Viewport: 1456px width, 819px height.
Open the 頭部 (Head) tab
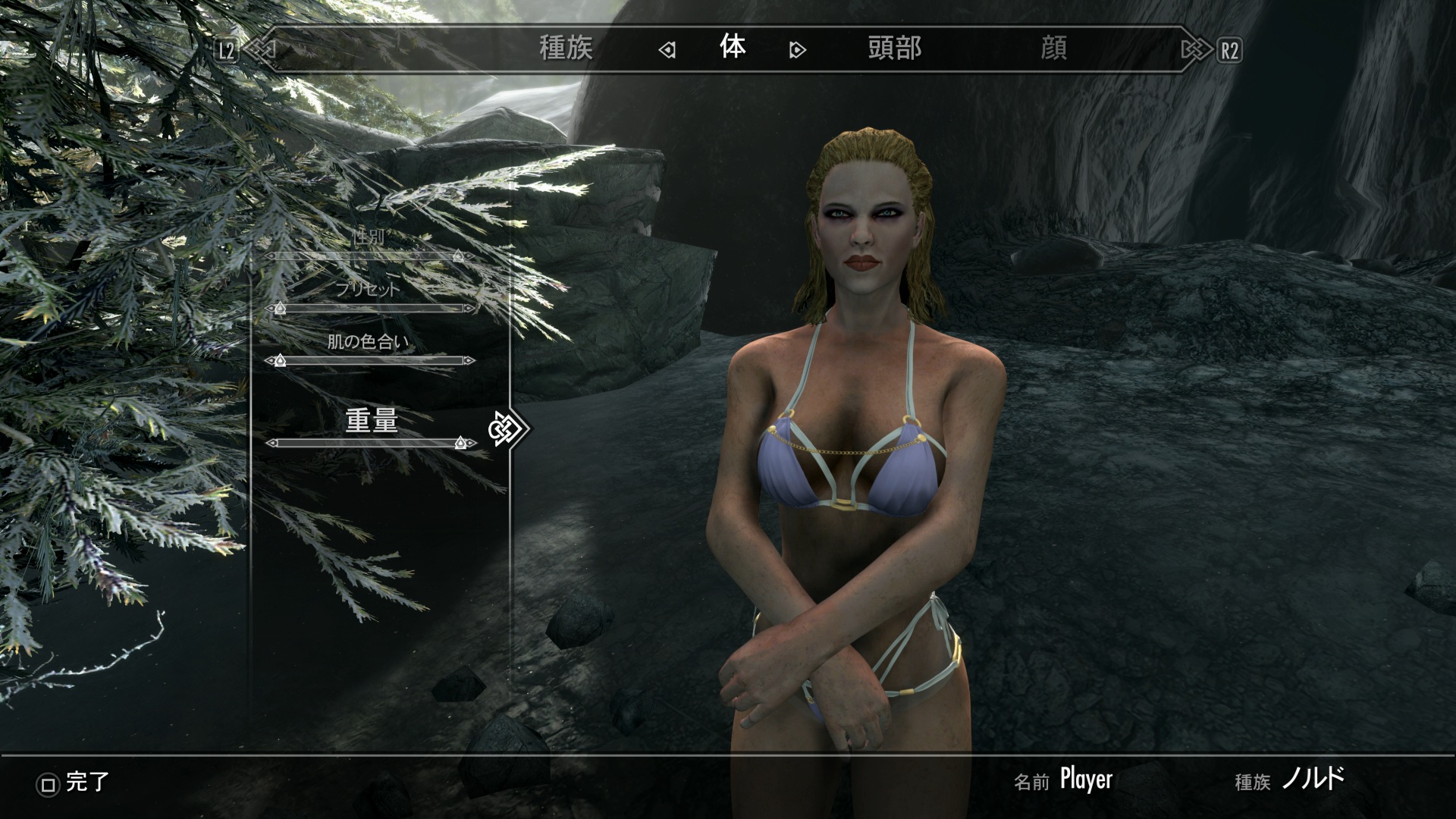[x=894, y=49]
